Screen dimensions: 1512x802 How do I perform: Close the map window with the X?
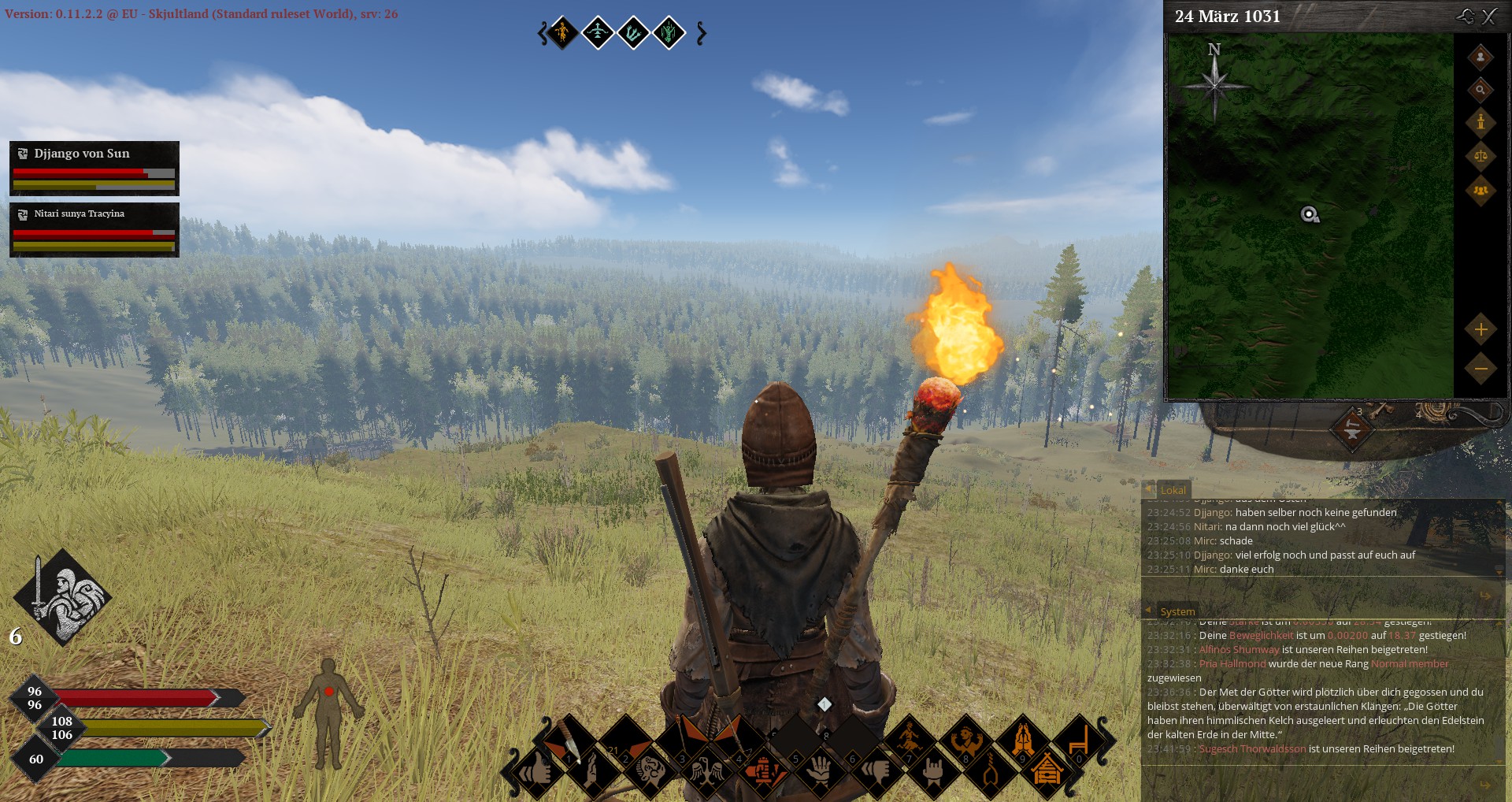1489,17
